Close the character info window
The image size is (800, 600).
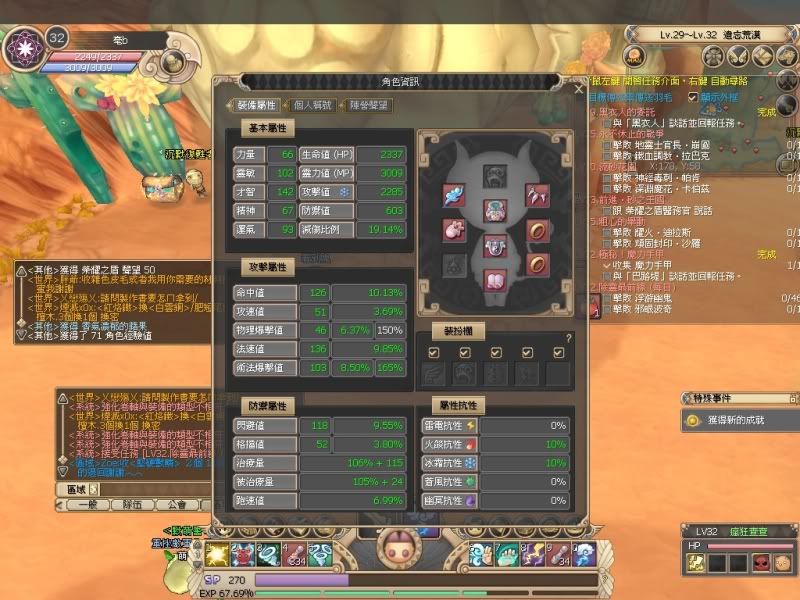(578, 88)
